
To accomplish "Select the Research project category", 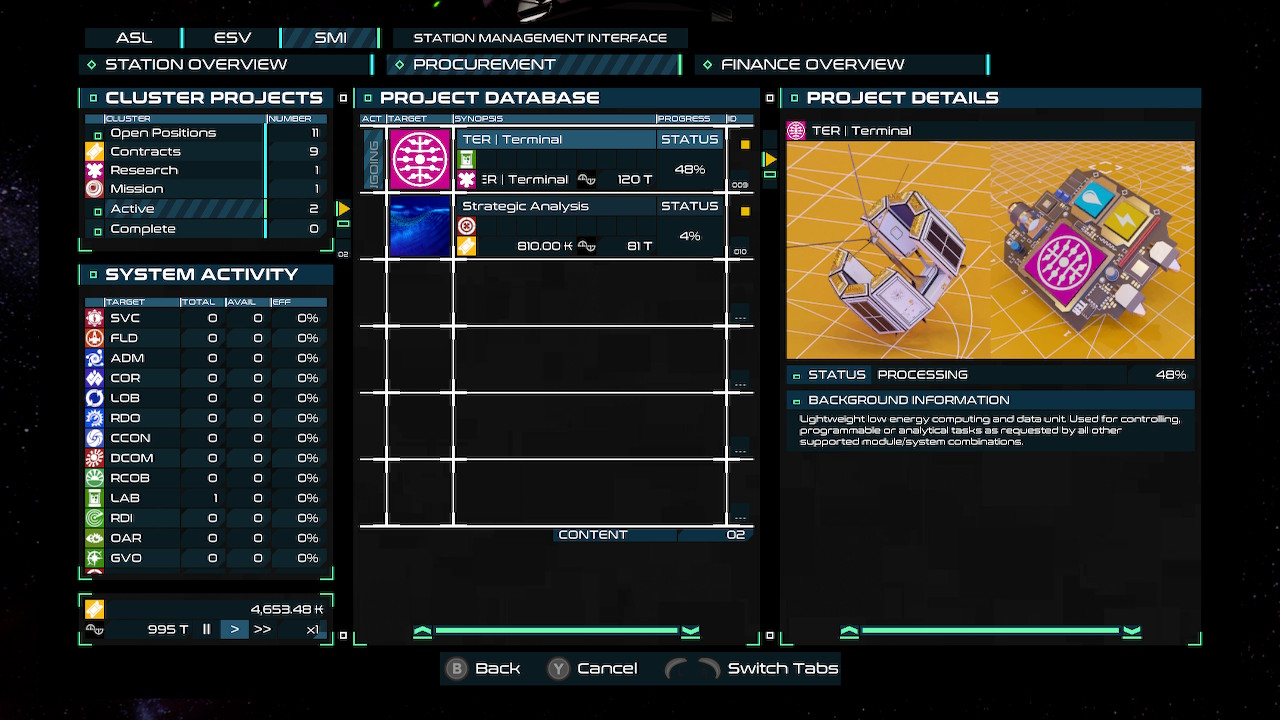I will (x=144, y=170).
